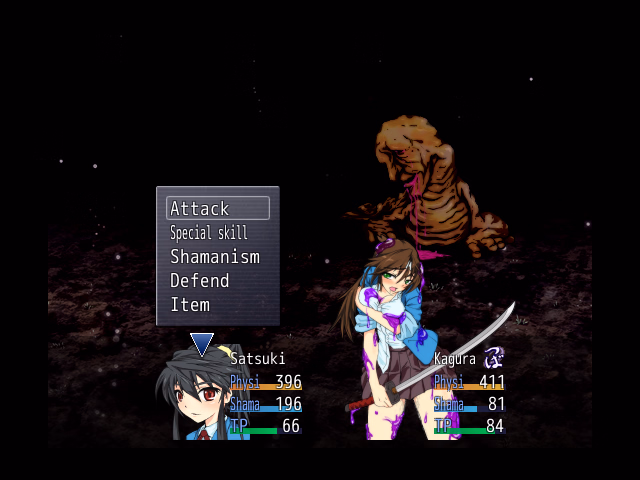This screenshot has width=640, height=480.
Task: Open the Item command
Action: (190, 305)
